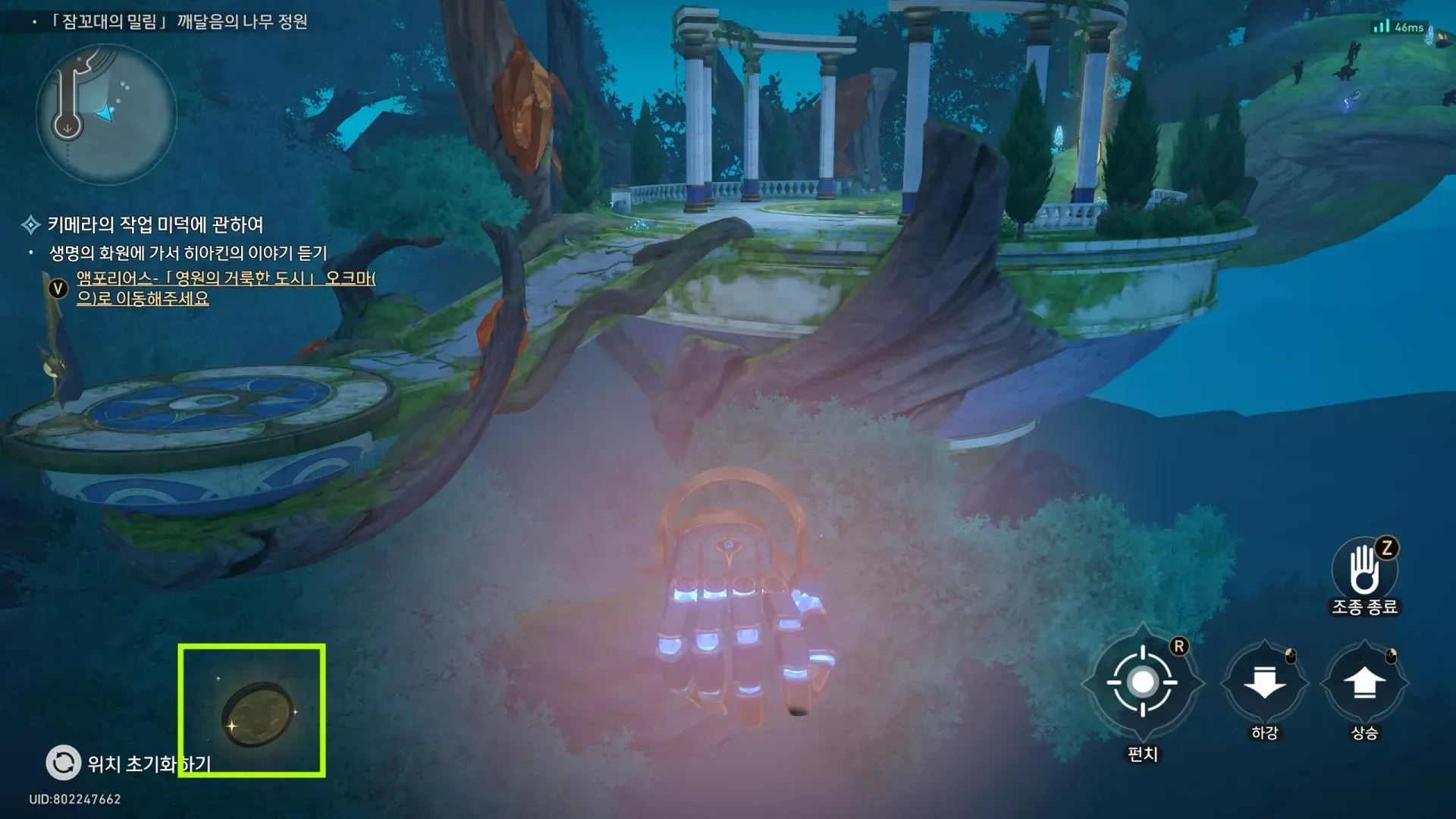Reset position with 위치 초기화하기
1456x819 pixels.
tap(64, 763)
